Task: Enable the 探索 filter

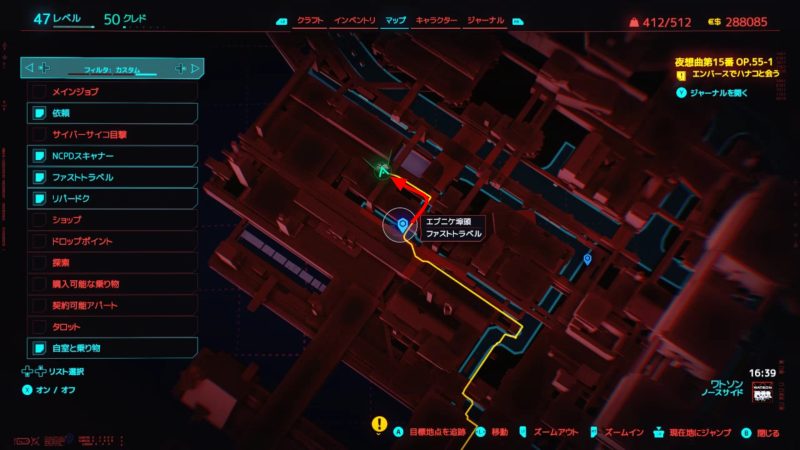Action: tap(113, 262)
